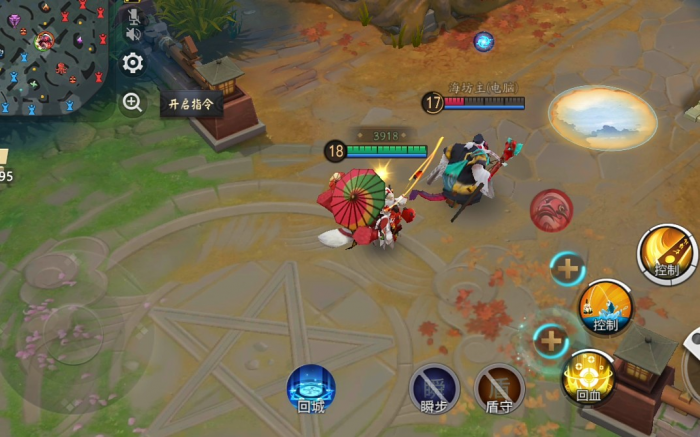The image size is (700, 437).
Task: Cast the golden staff 控制 skill
Action: click(667, 252)
